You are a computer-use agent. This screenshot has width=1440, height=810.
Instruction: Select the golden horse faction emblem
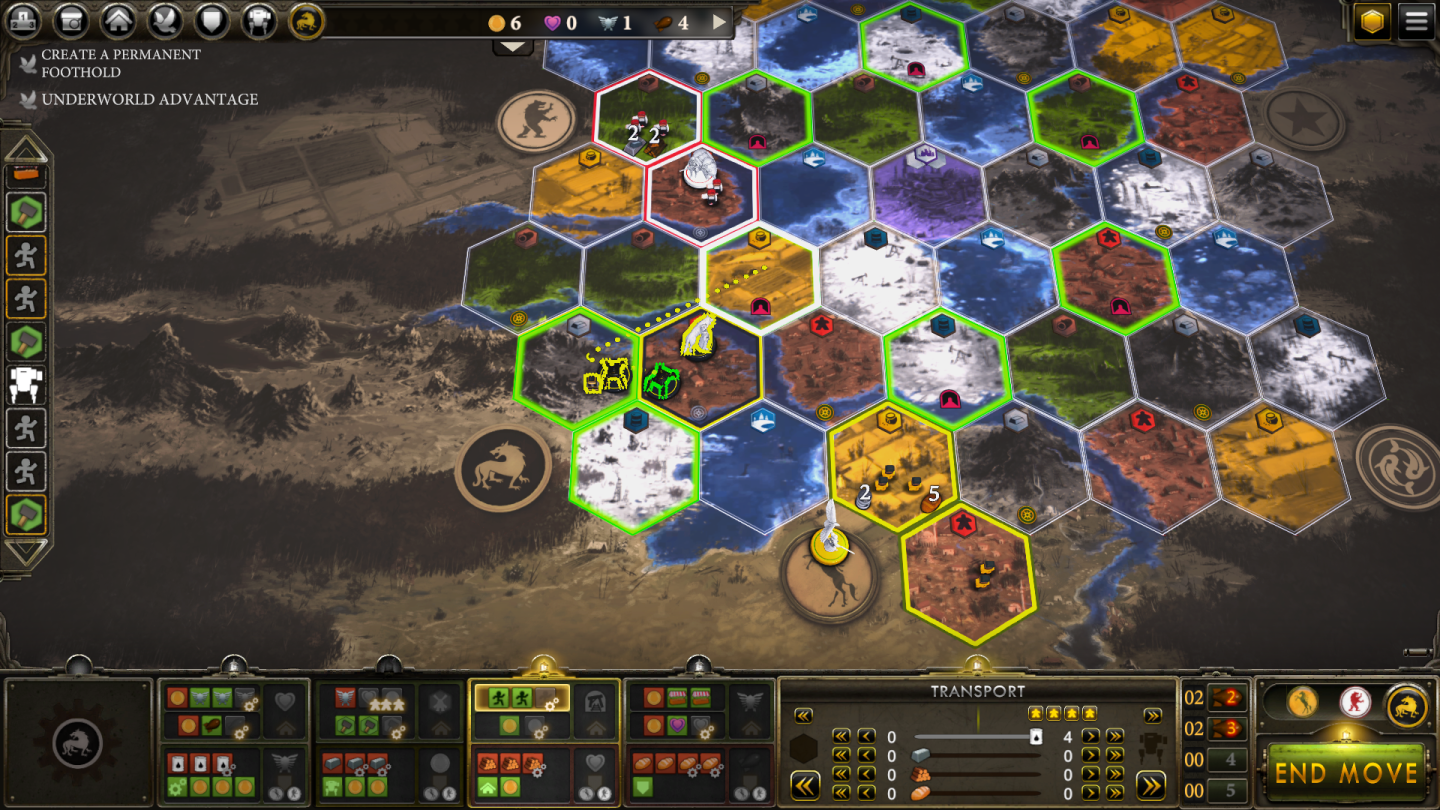(306, 19)
